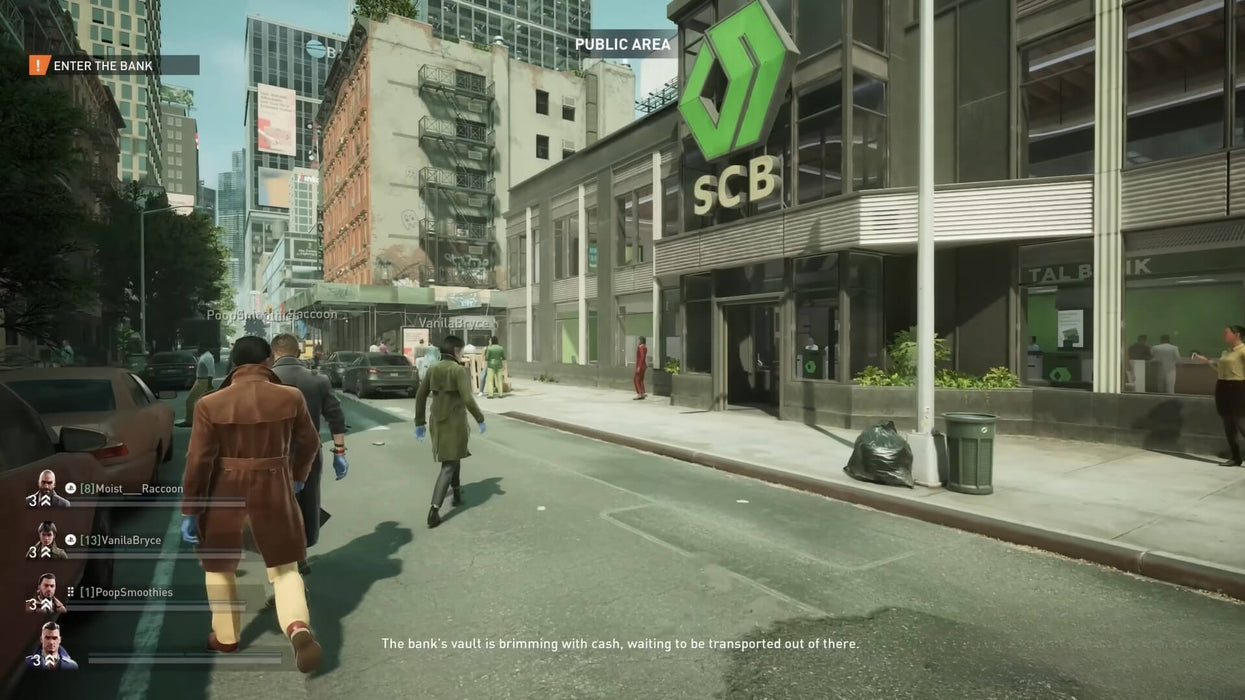Click PoopSmoothies in the team roster

(x=126, y=593)
